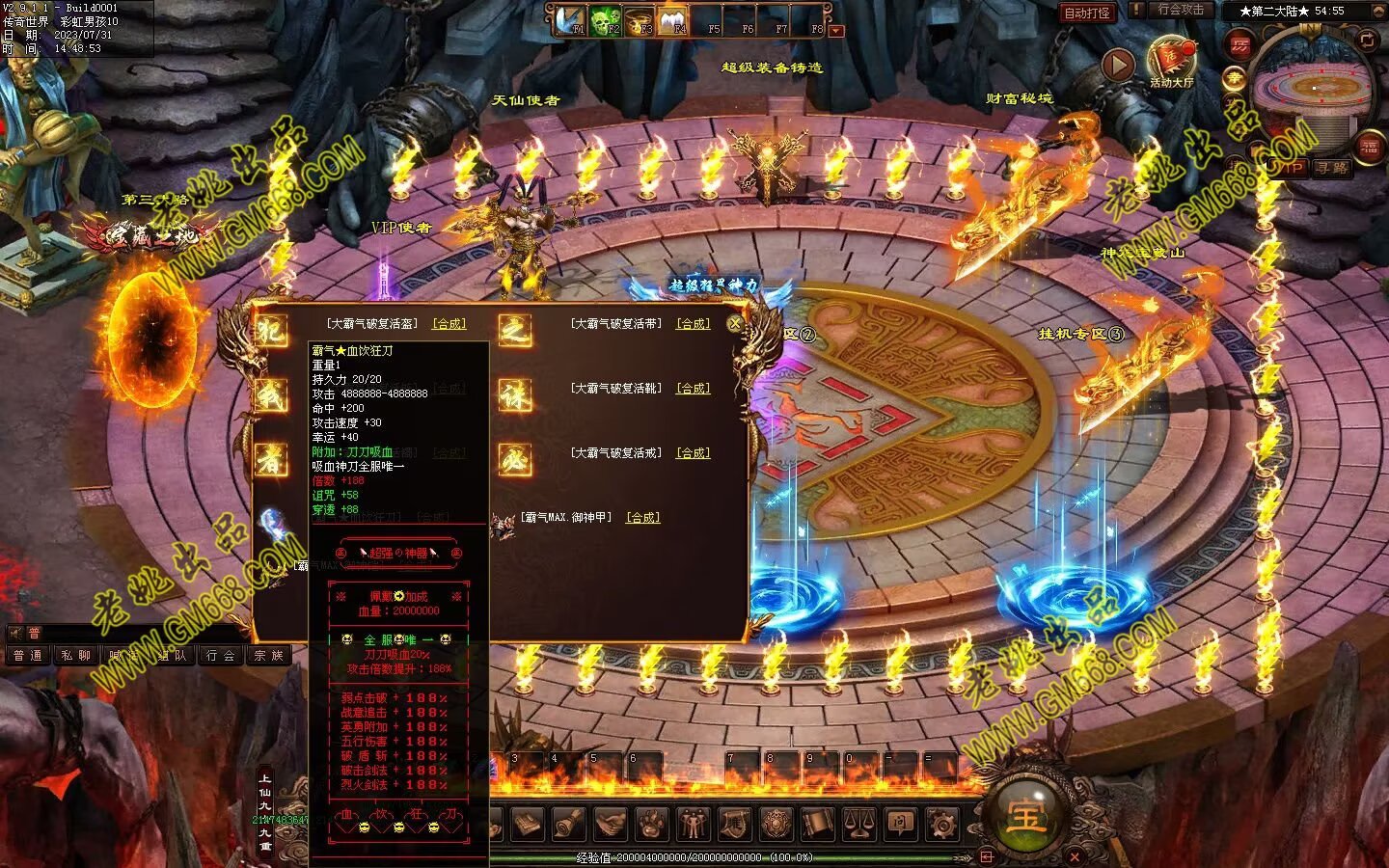The image size is (1389, 868).
Task: Activate the green skull F2 skill
Action: pyautogui.click(x=606, y=21)
